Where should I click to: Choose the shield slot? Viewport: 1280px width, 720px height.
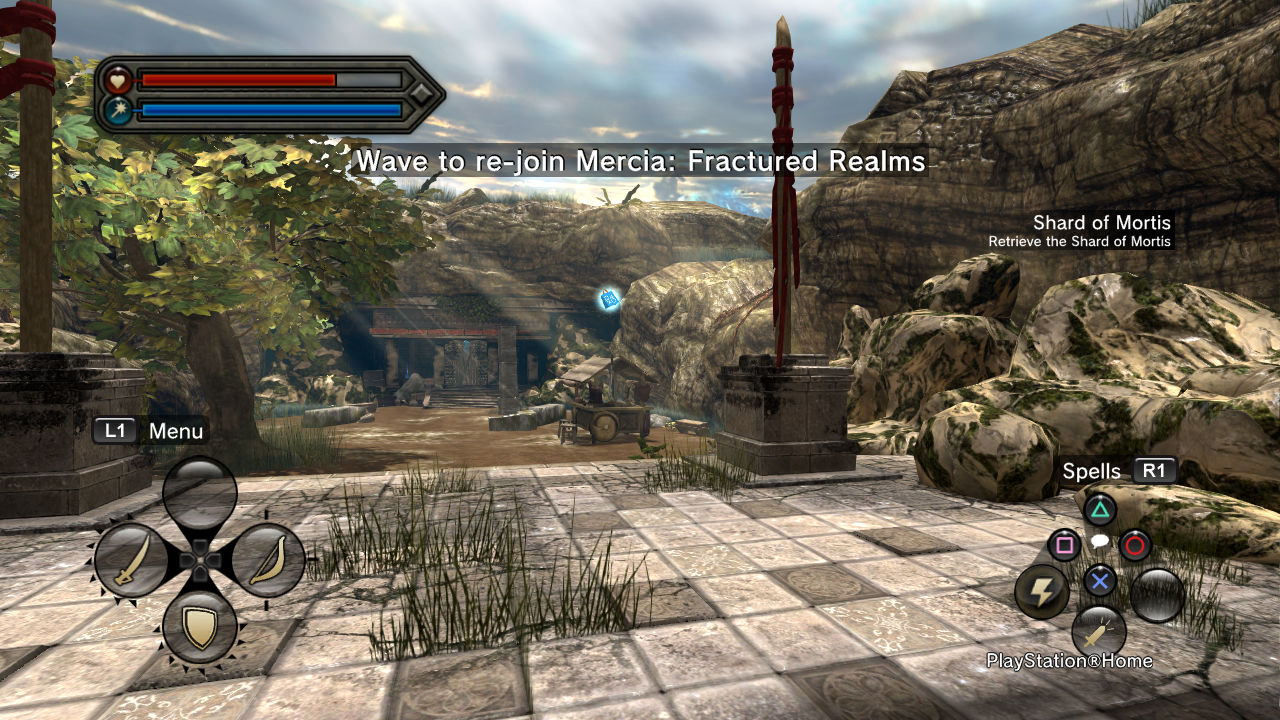200,627
